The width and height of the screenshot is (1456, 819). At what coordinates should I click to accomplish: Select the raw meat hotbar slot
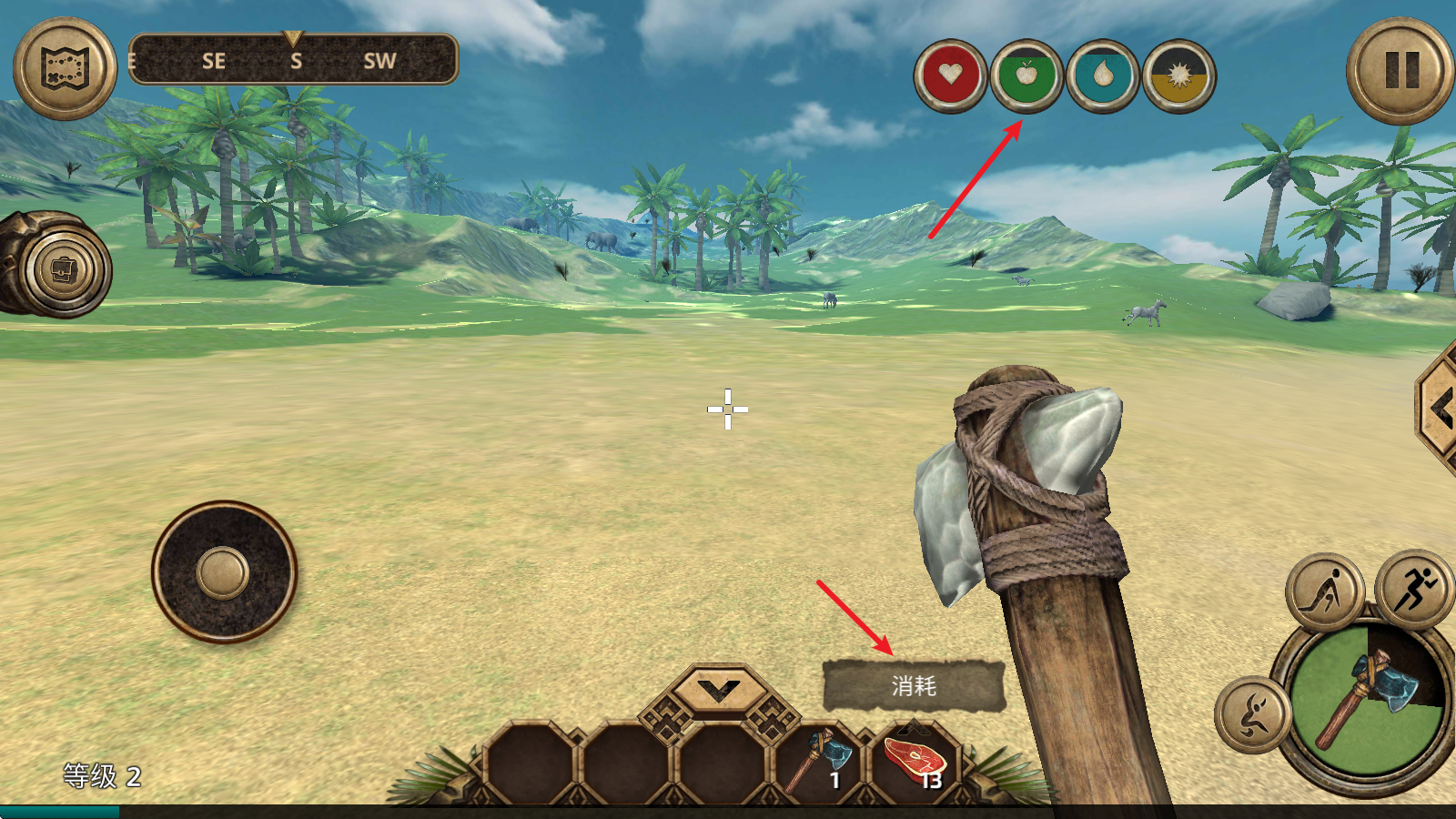[915, 761]
